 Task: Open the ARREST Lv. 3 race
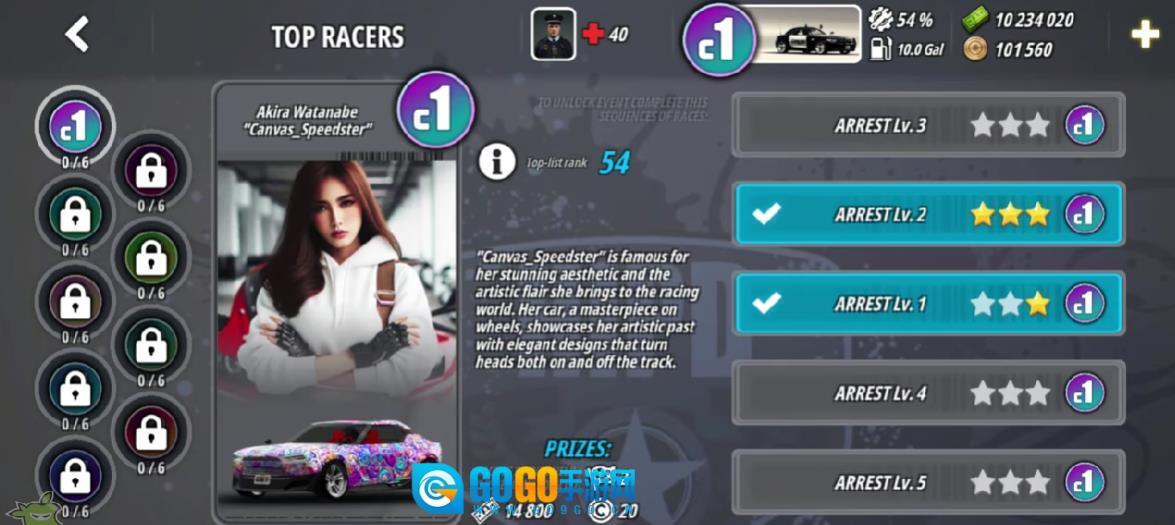coord(928,125)
